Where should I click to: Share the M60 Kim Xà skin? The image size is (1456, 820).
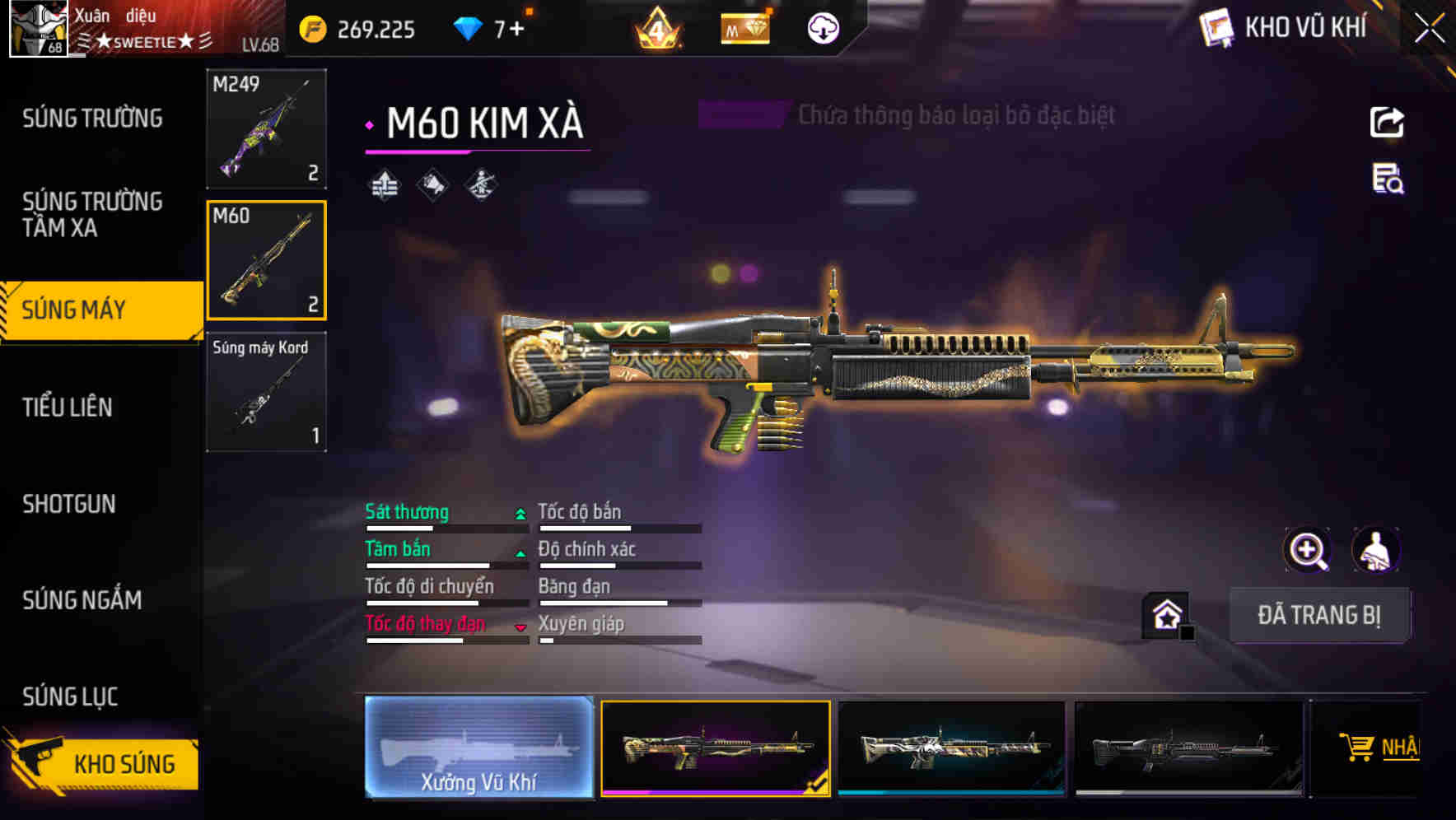click(1387, 123)
